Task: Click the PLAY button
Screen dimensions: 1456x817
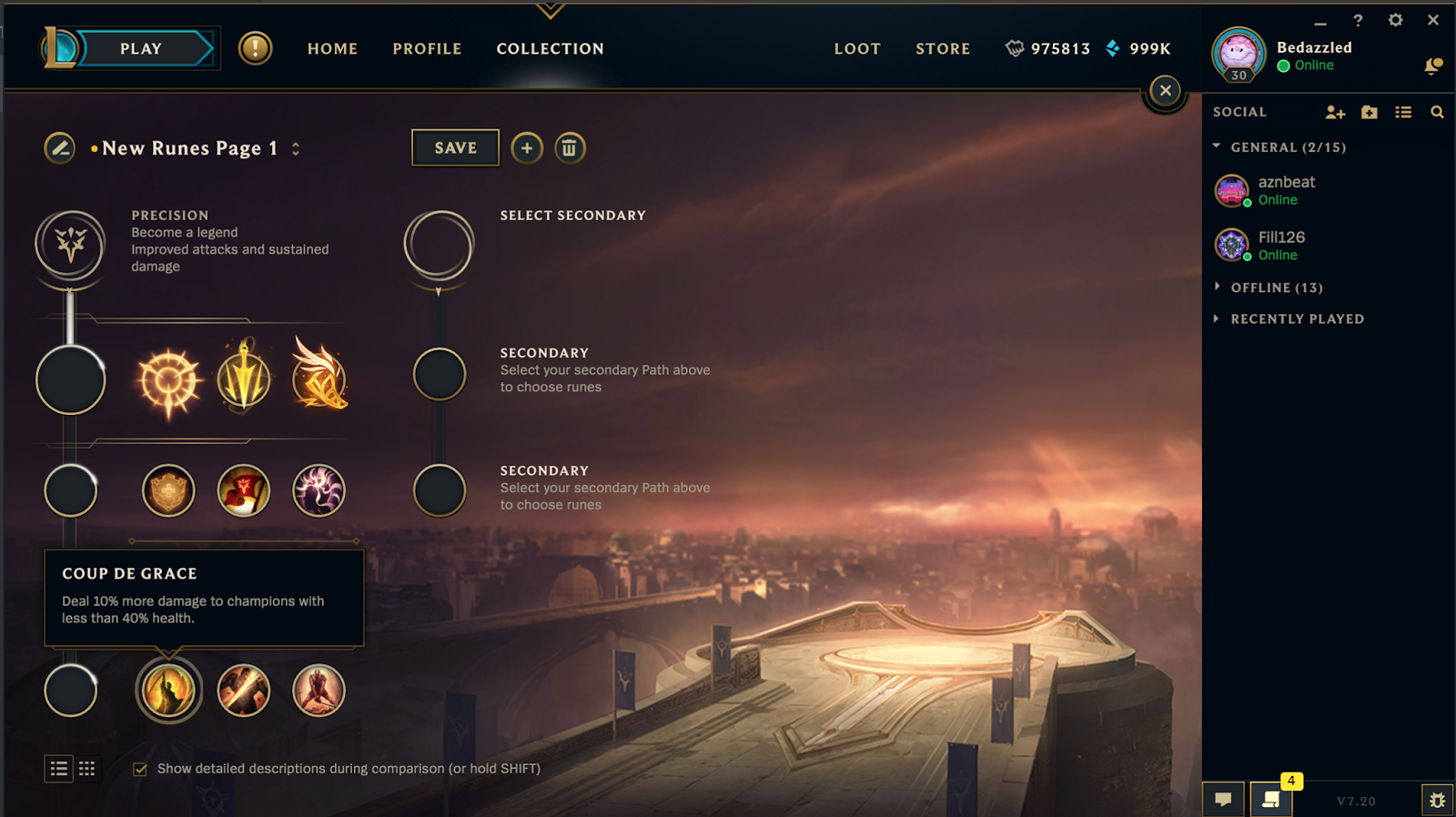Action: [141, 48]
